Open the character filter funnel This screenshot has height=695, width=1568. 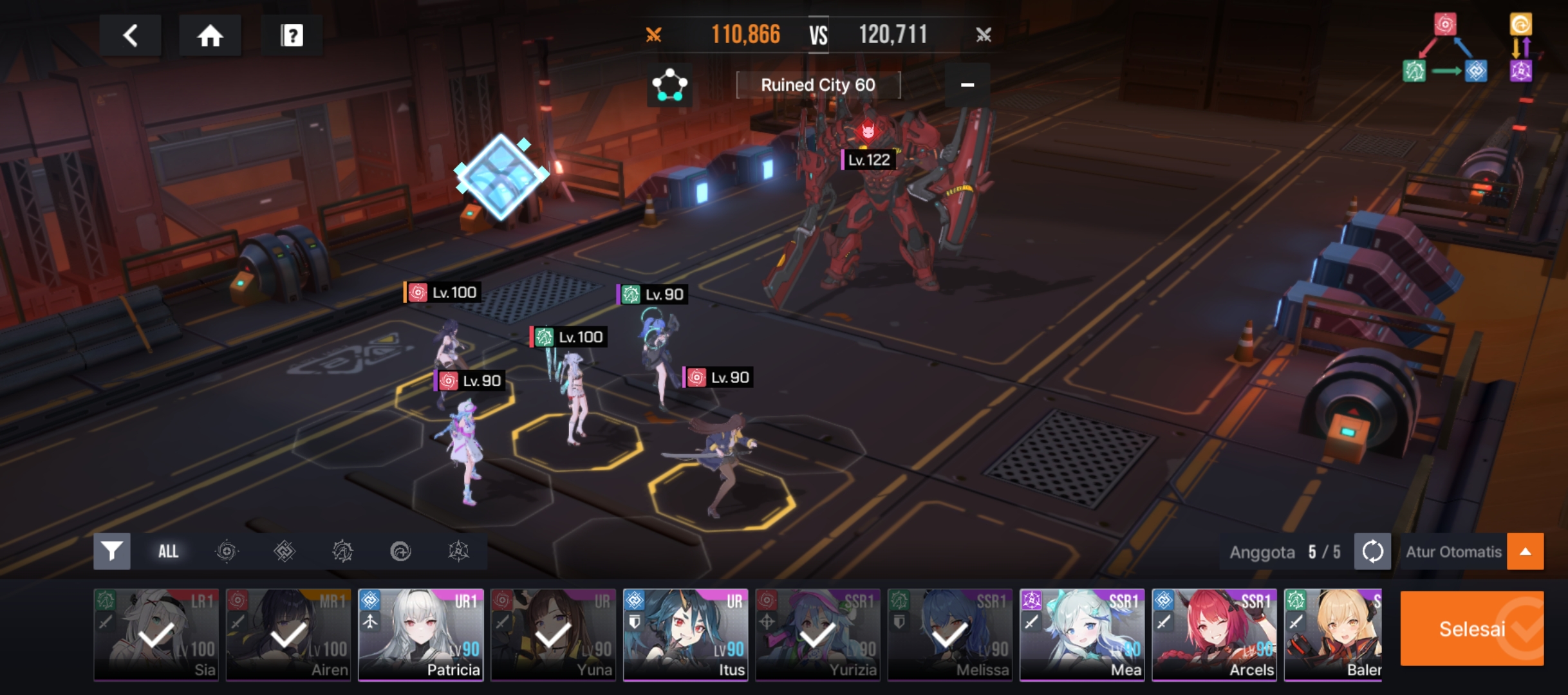(x=112, y=551)
